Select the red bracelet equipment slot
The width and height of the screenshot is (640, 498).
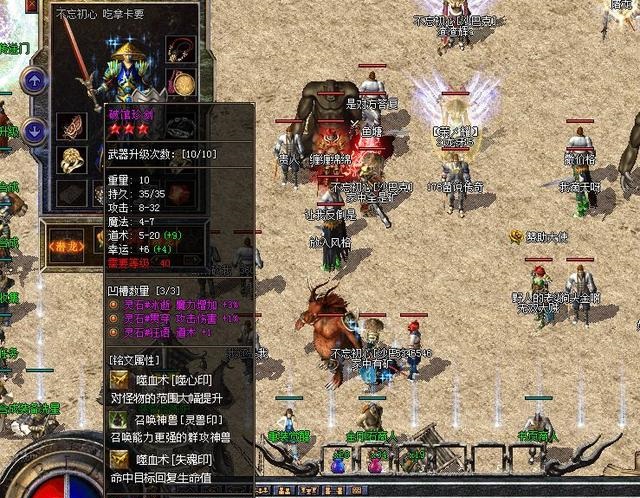[x=72, y=126]
